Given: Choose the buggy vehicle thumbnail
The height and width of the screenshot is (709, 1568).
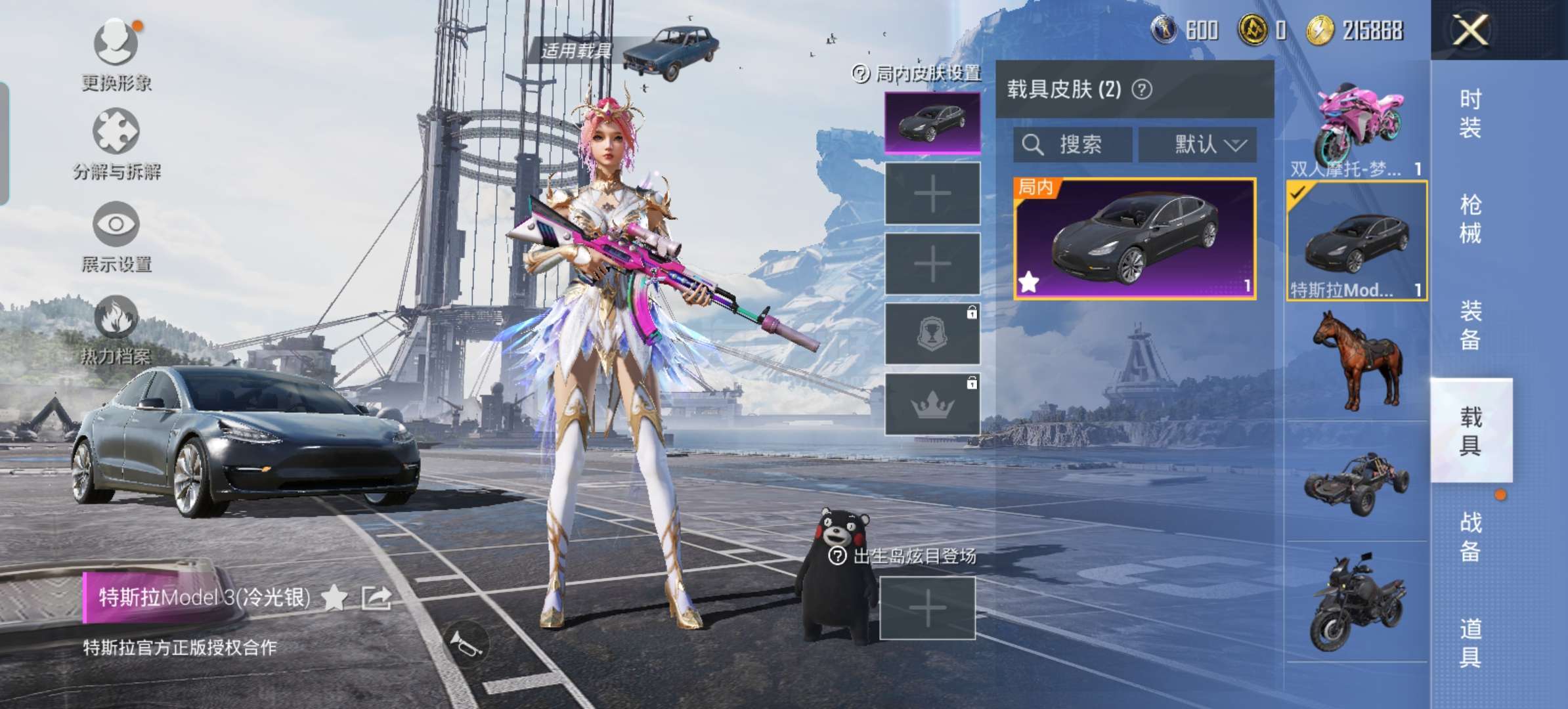Looking at the screenshot, I should (x=1357, y=483).
